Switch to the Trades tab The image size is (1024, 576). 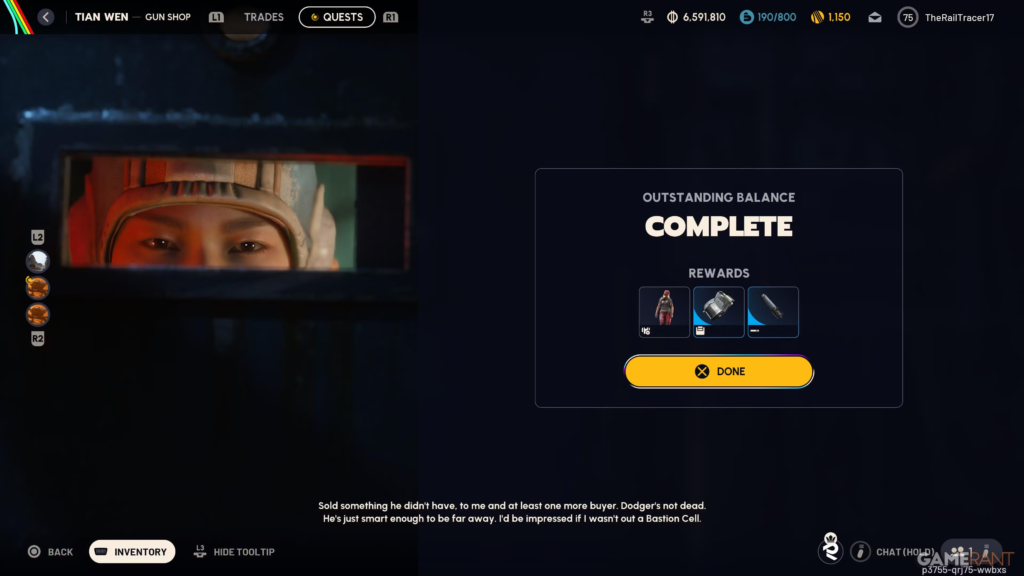pos(264,17)
